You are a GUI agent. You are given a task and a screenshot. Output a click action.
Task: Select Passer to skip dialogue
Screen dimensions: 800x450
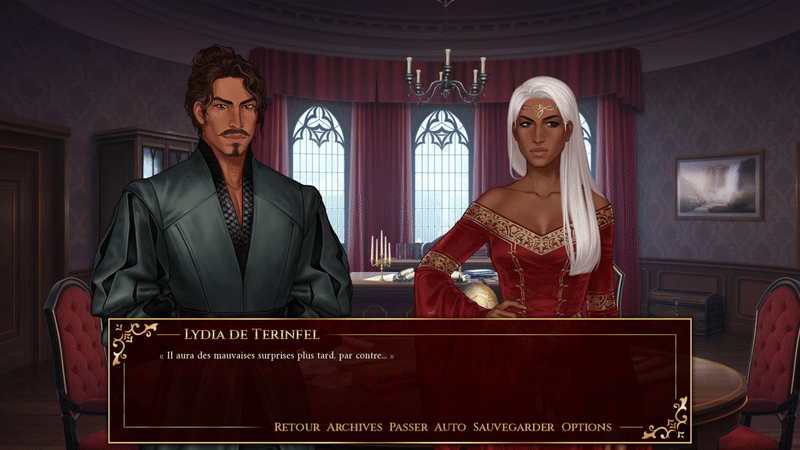(408, 427)
